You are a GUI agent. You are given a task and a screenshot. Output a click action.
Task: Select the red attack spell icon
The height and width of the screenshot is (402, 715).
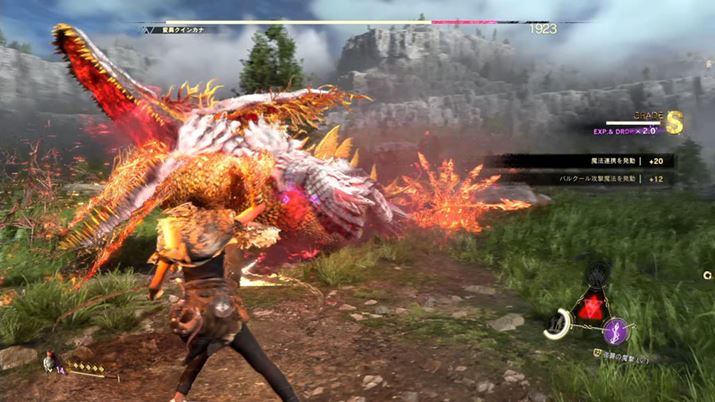590,306
